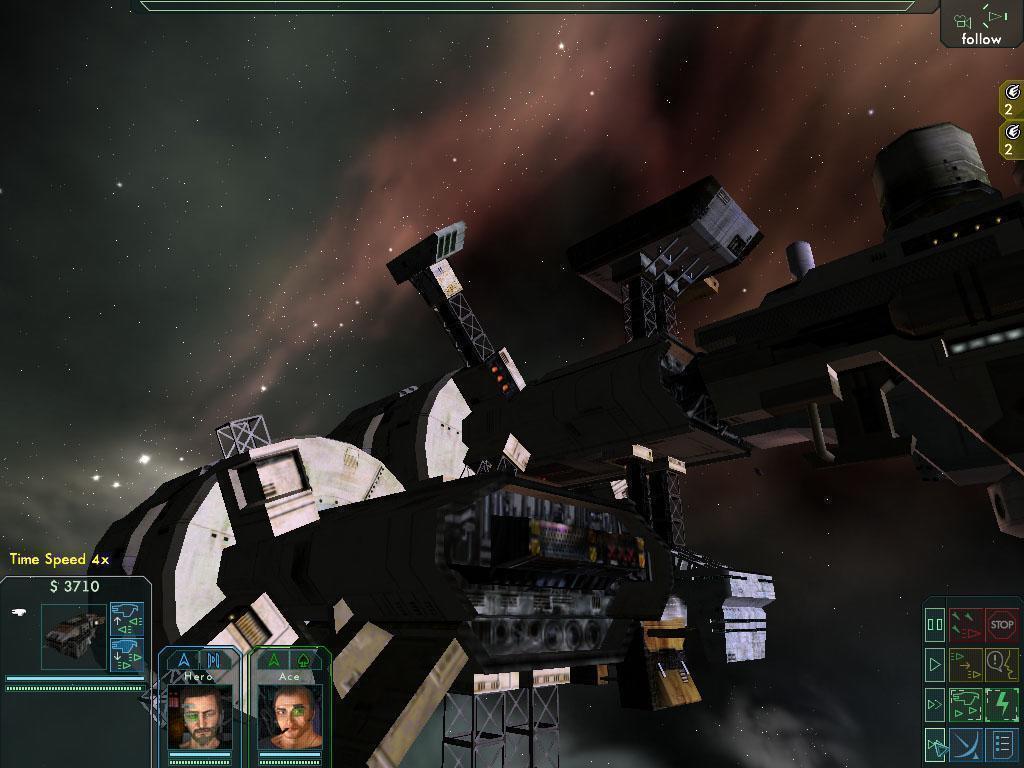Open the blue satellite dish scanner
The height and width of the screenshot is (768, 1024).
pyautogui.click(x=966, y=744)
